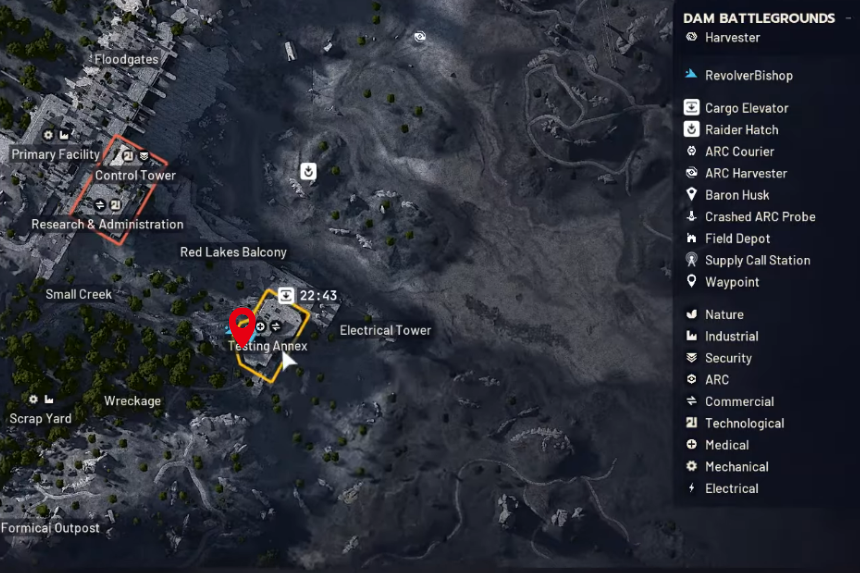
Task: Select the Raider Hatch marker on the map
Action: point(309,172)
